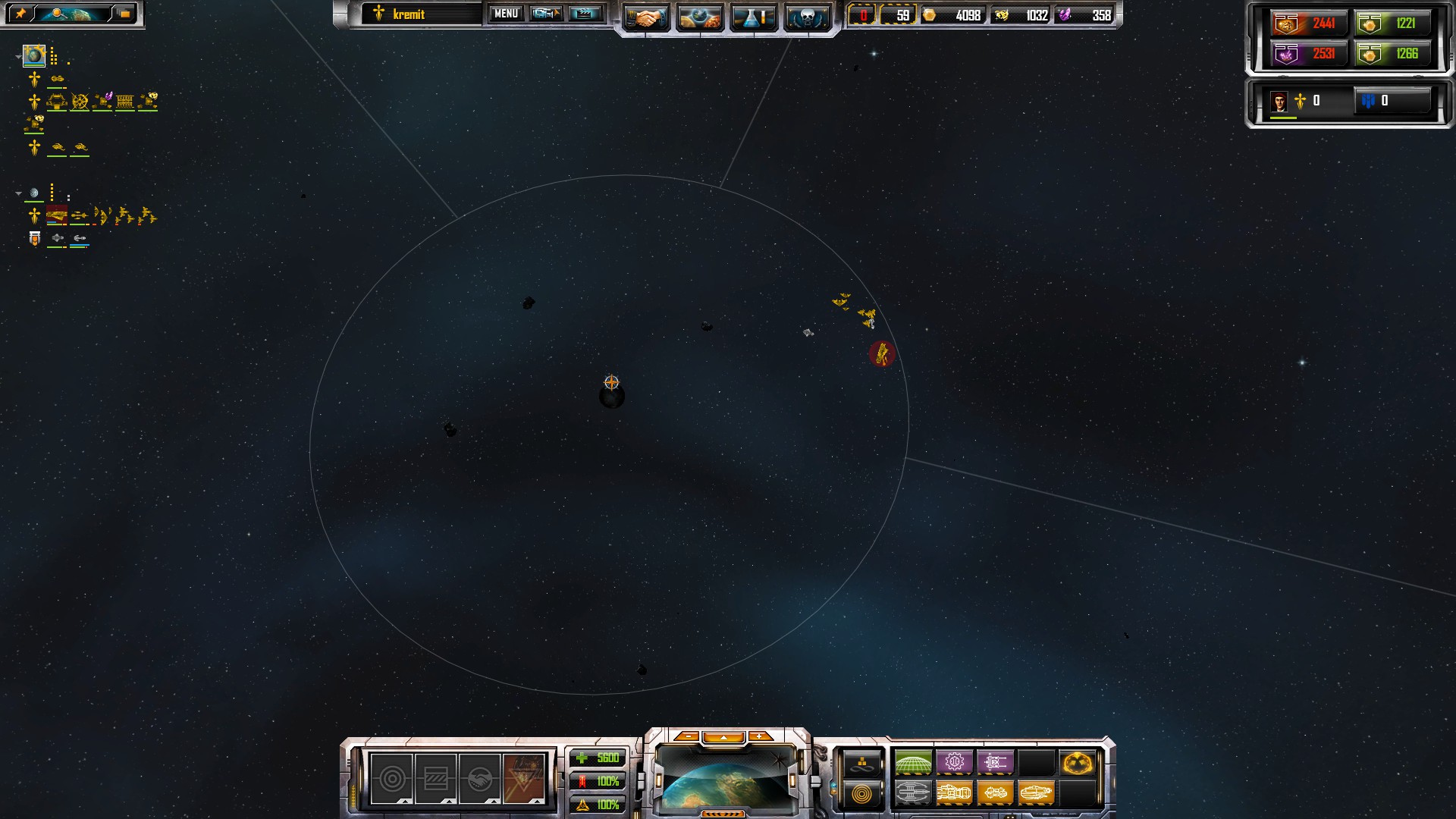The image size is (1456, 819).
Task: Click the concentric rings button on action panel
Action: coord(863,794)
